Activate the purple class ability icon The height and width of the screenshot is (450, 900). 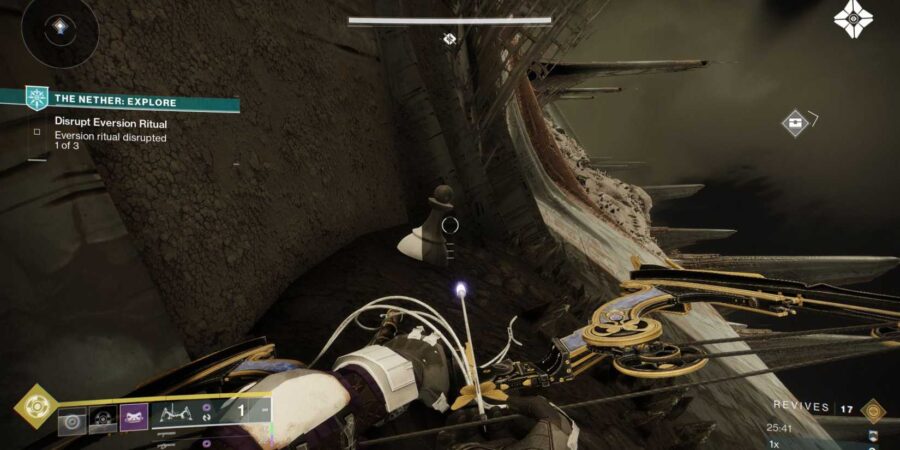pyautogui.click(x=134, y=419)
